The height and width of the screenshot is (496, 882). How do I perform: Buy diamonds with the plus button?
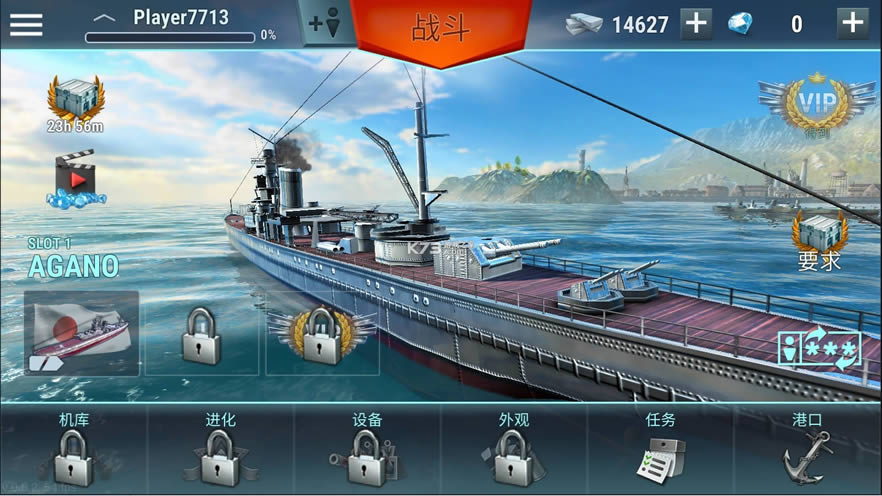coord(852,24)
